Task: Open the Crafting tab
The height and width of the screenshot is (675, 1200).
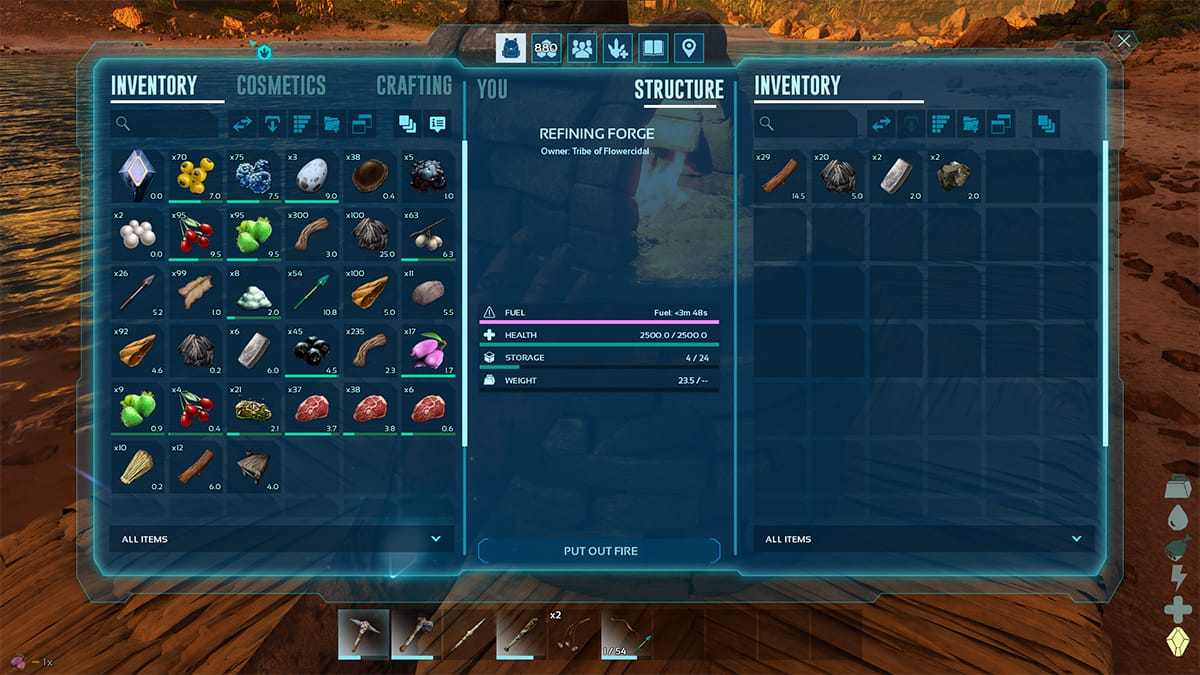Action: [414, 86]
